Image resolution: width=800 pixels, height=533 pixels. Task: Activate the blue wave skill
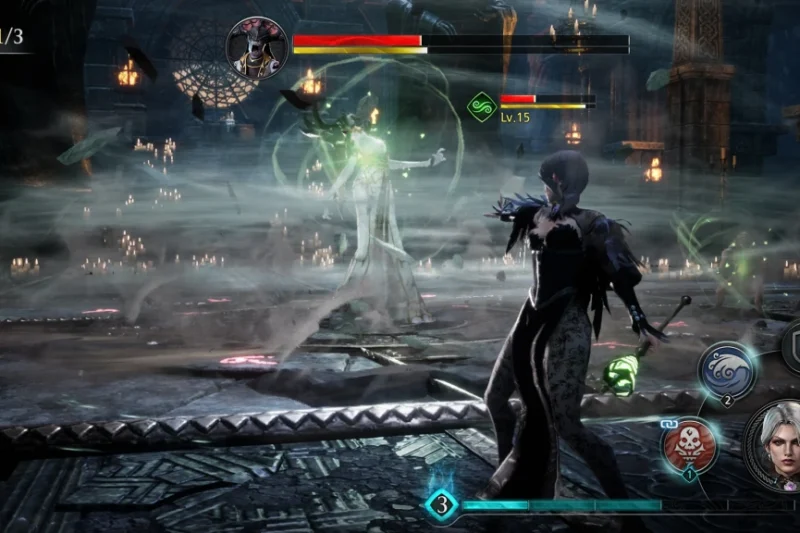(x=726, y=368)
